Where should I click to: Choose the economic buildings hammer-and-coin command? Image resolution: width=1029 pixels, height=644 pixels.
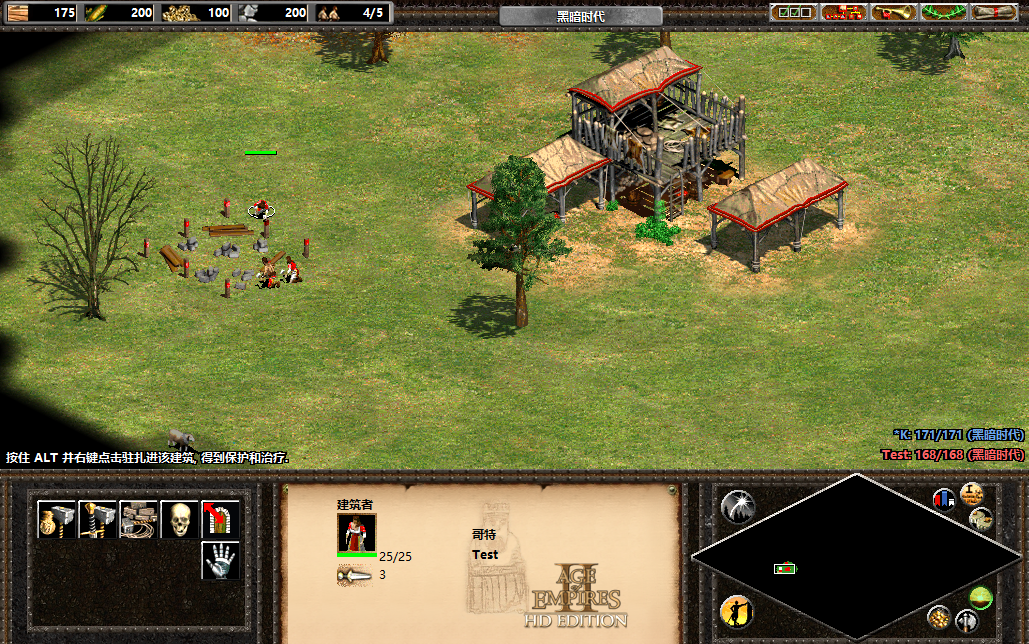point(57,519)
